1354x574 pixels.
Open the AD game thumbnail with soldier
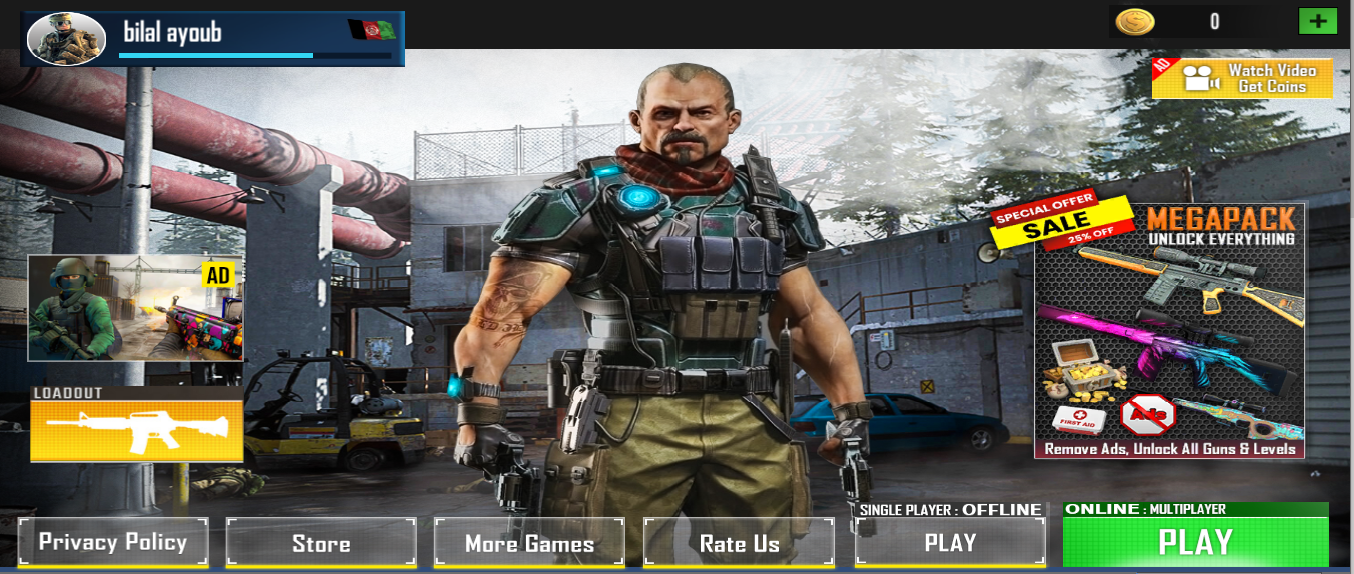(x=135, y=308)
